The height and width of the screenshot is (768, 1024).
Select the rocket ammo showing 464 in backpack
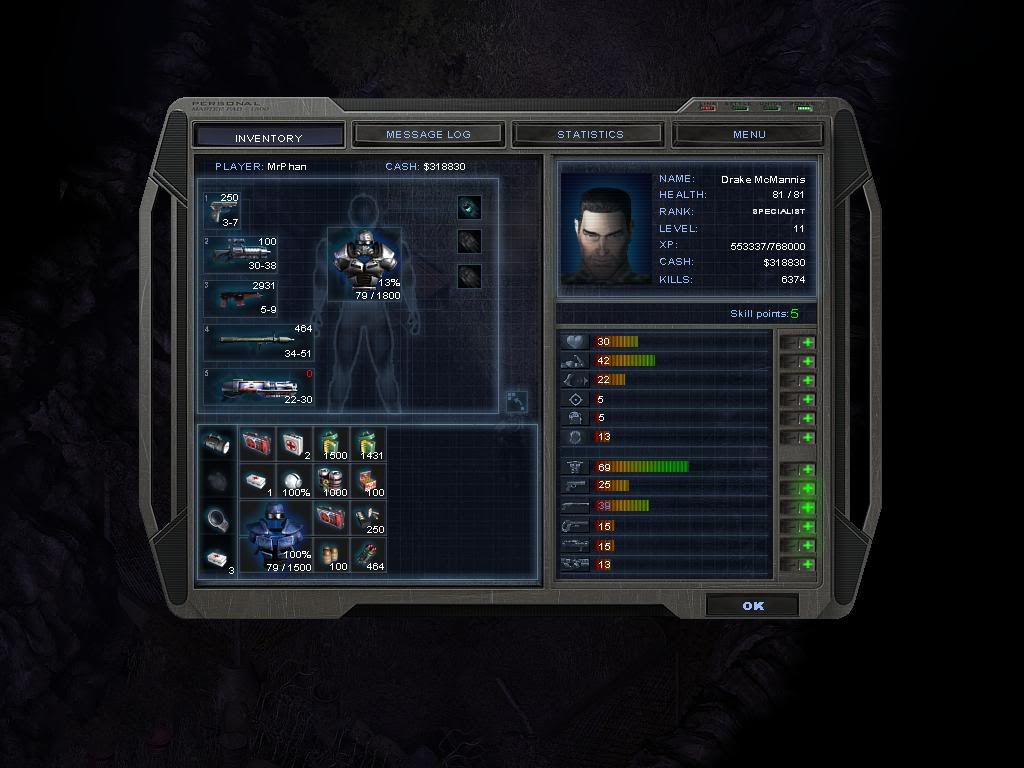(368, 555)
